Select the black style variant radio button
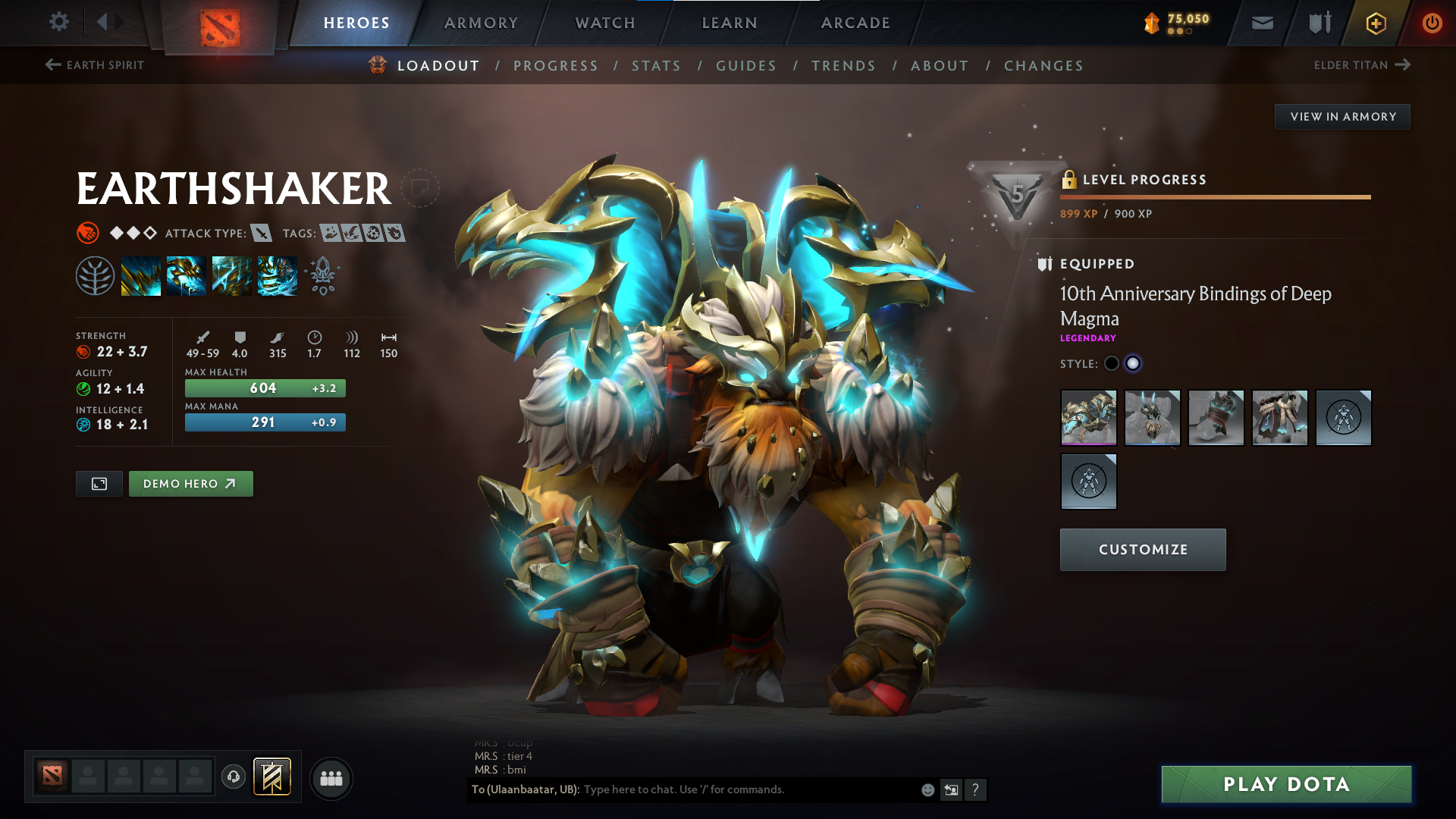This screenshot has height=819, width=1456. [x=1111, y=363]
